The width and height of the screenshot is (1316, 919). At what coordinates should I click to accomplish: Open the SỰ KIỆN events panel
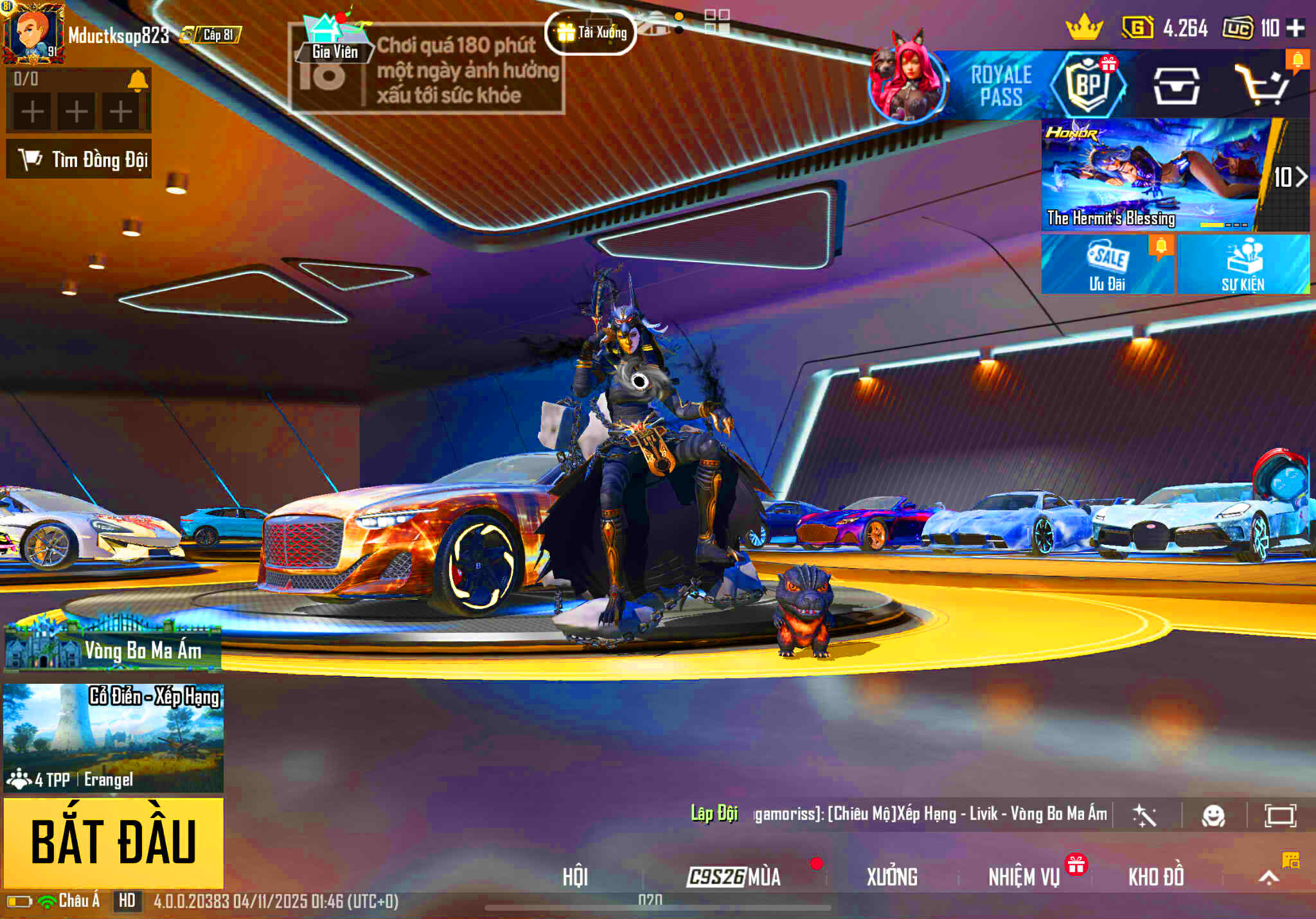(x=1243, y=264)
